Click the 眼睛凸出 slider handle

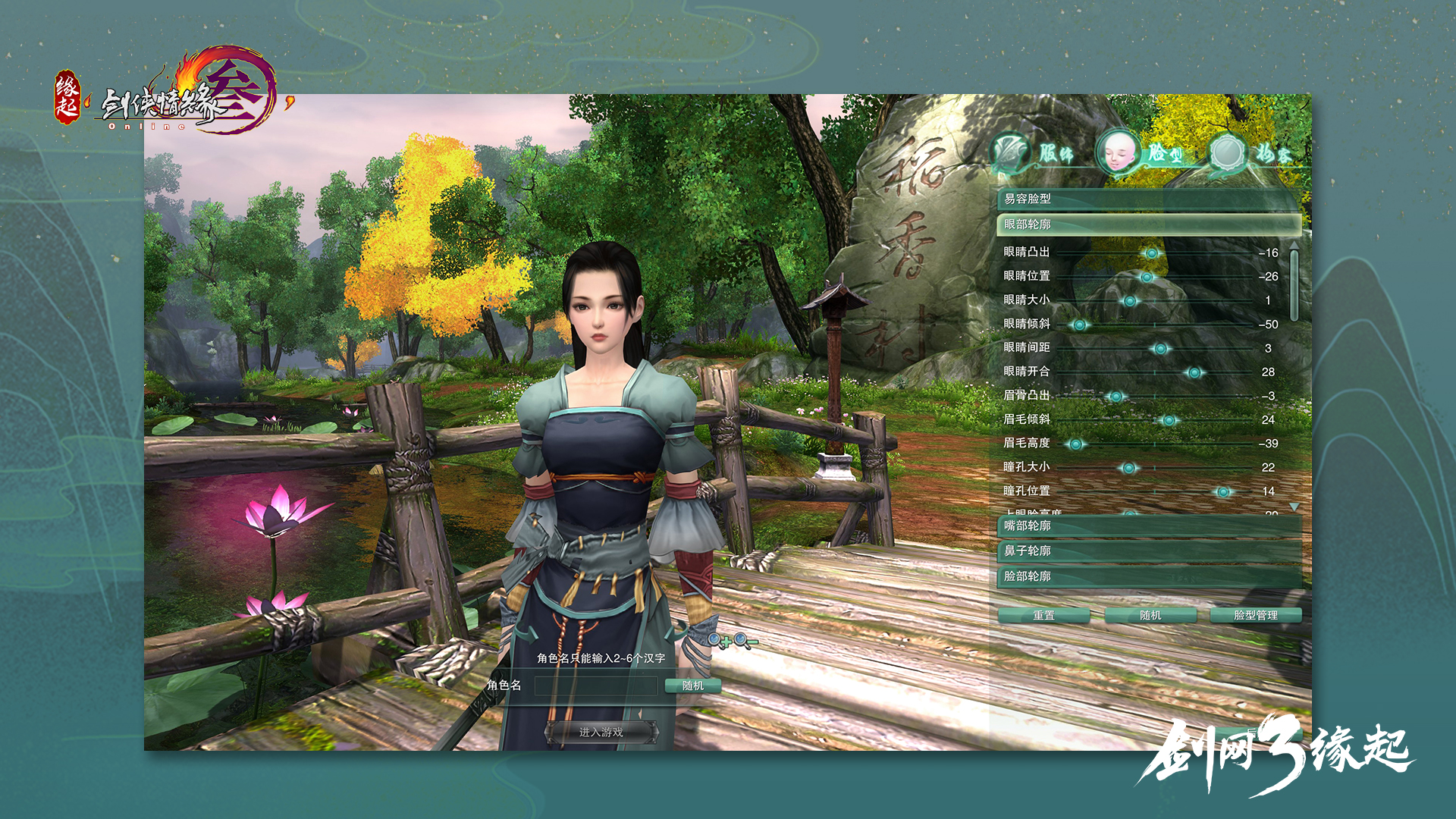pyautogui.click(x=1152, y=253)
